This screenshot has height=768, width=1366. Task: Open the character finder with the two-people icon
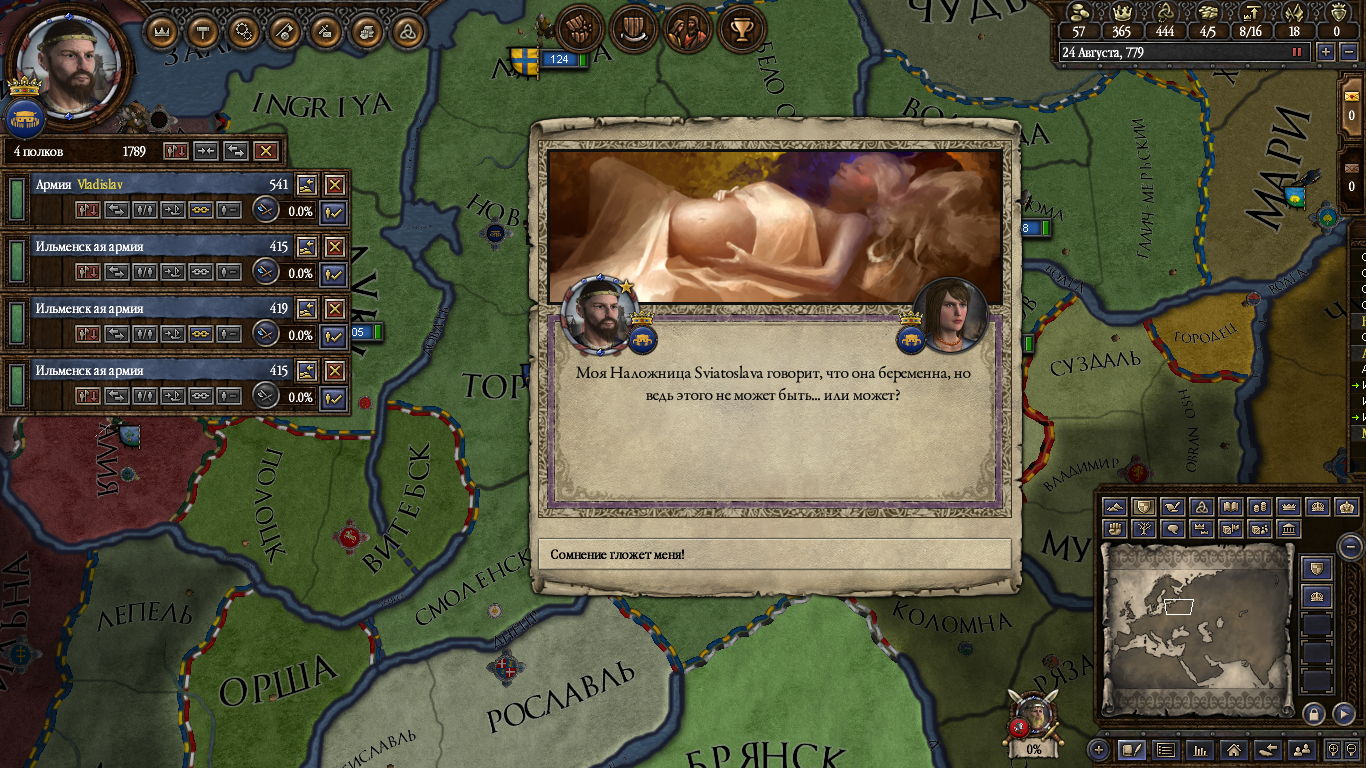[1301, 749]
